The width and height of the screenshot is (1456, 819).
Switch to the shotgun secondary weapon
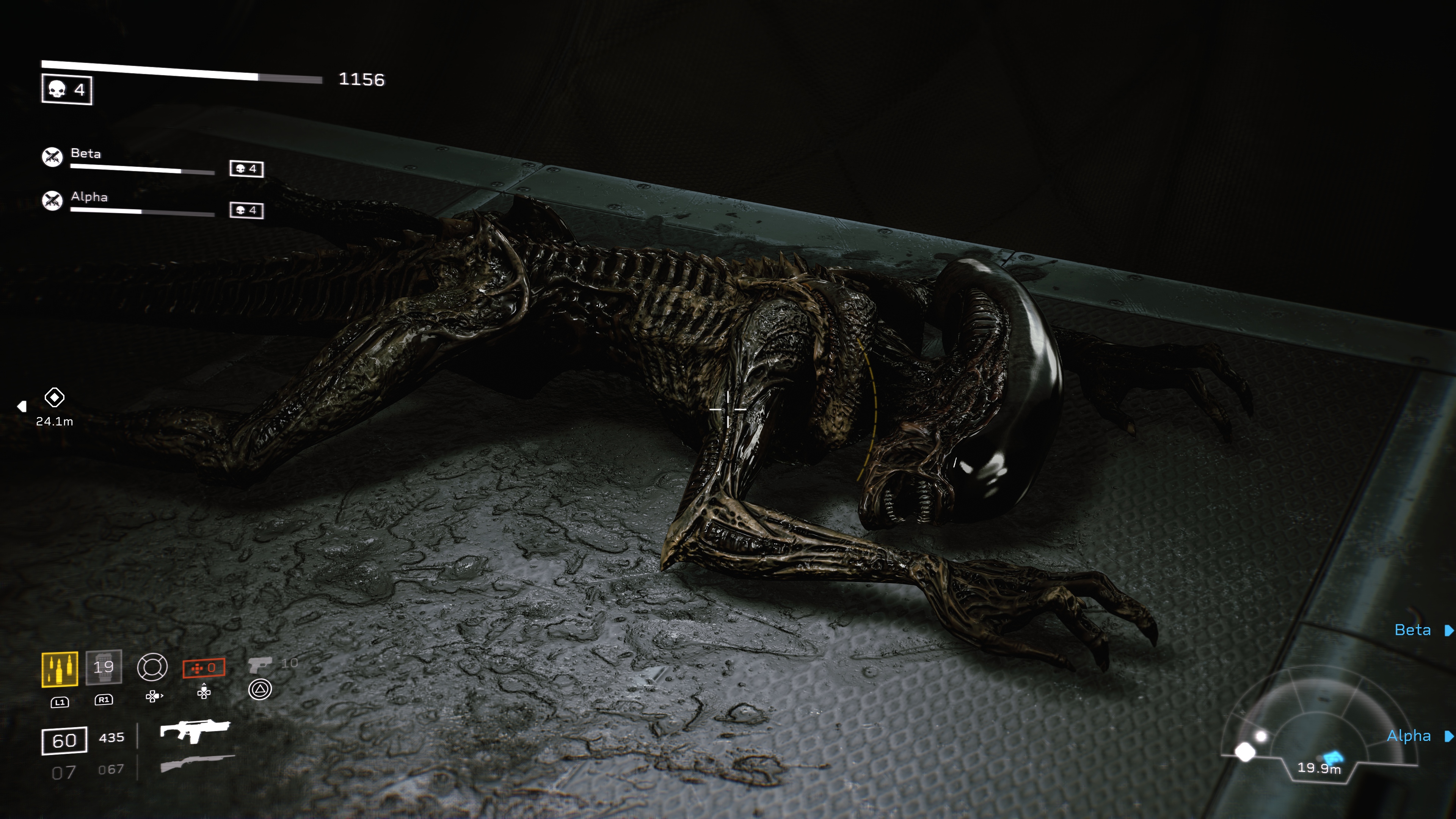pos(197,763)
